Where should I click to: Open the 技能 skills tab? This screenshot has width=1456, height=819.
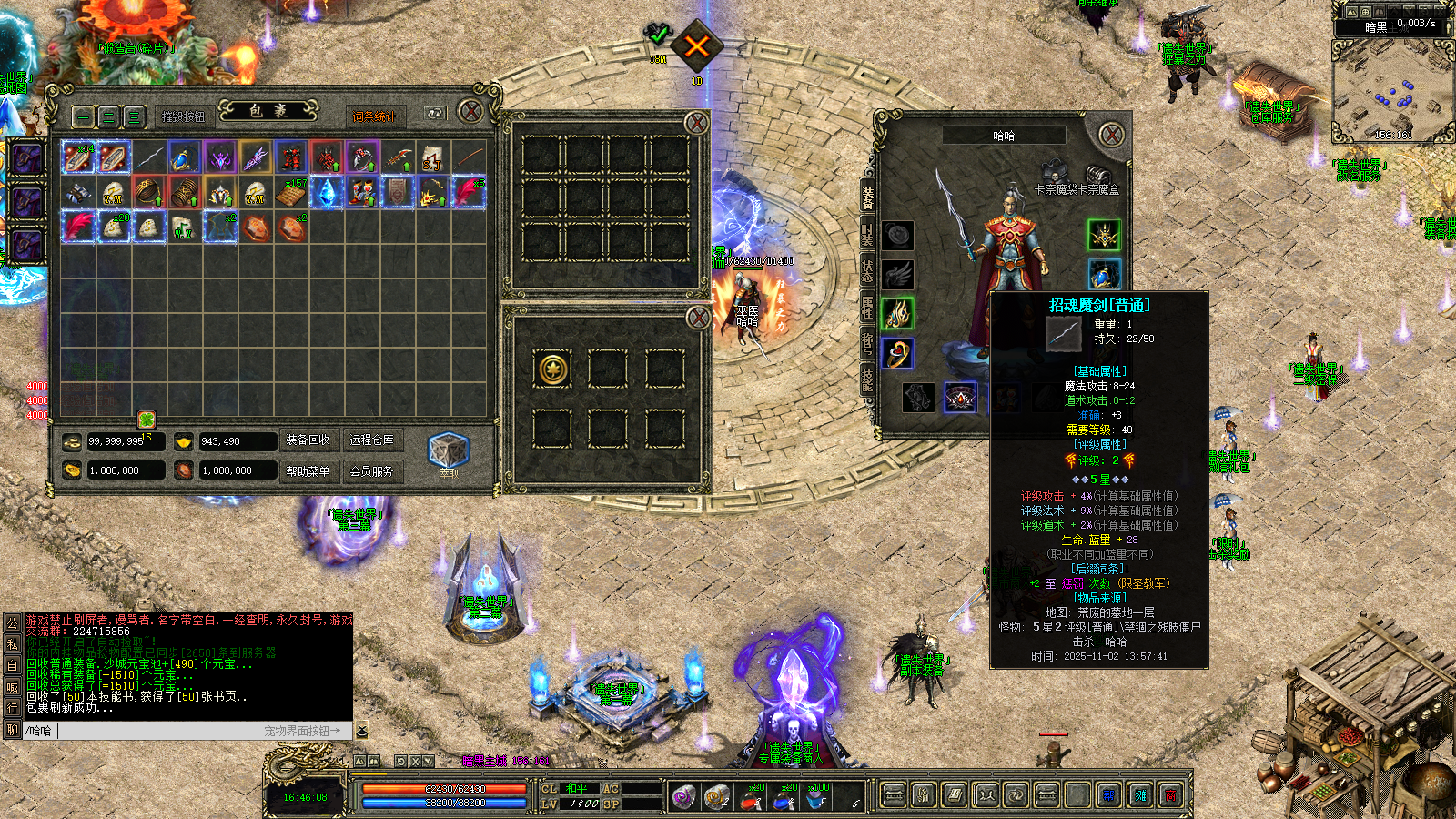click(867, 378)
